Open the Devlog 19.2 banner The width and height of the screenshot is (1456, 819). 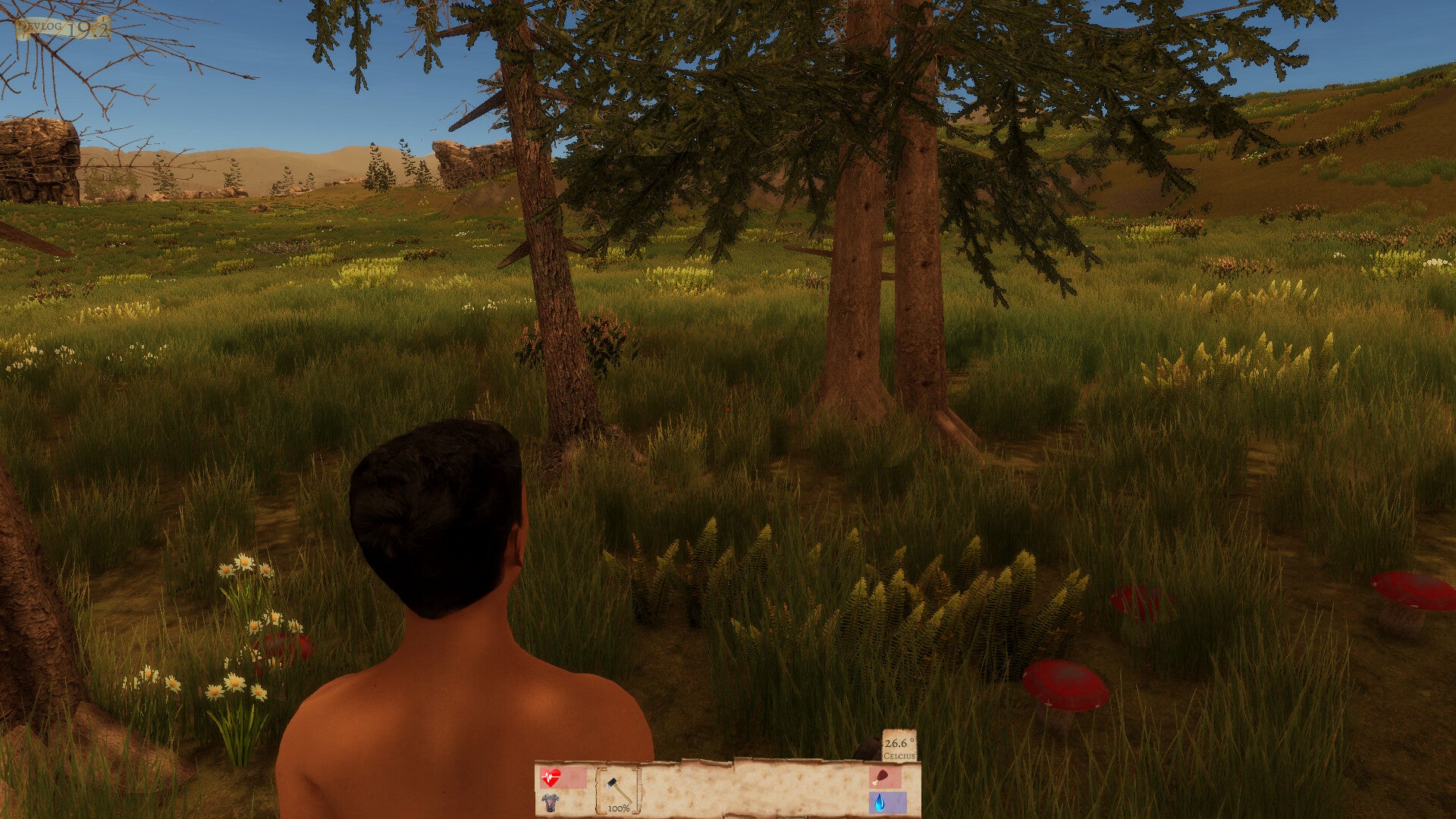[63, 28]
